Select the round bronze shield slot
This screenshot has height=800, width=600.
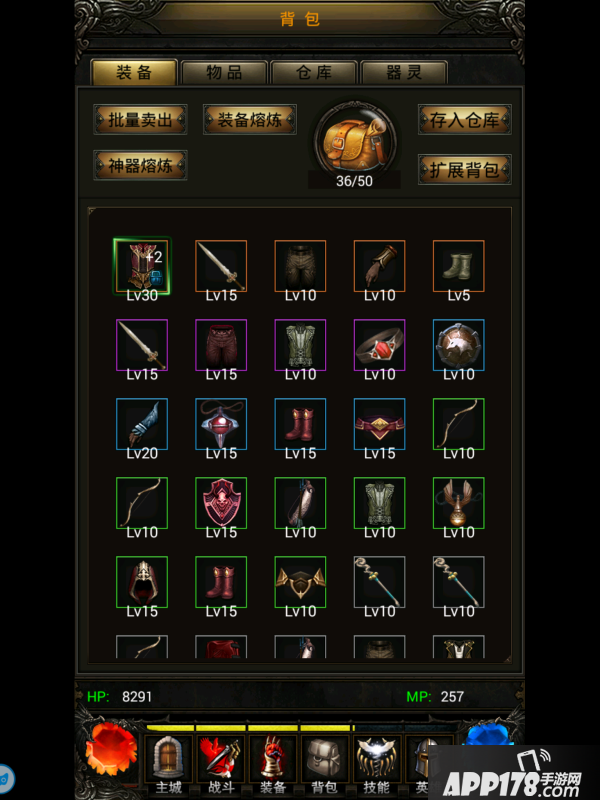(459, 345)
